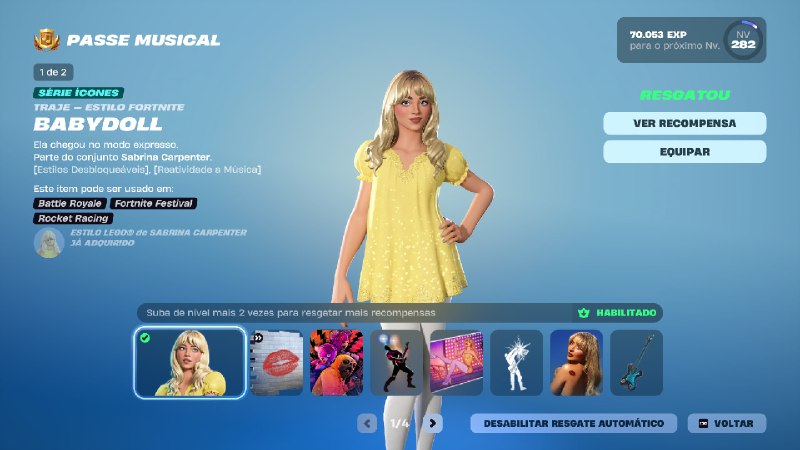This screenshot has width=800, height=450.
Task: Go back with the Voltar button
Action: 727,423
